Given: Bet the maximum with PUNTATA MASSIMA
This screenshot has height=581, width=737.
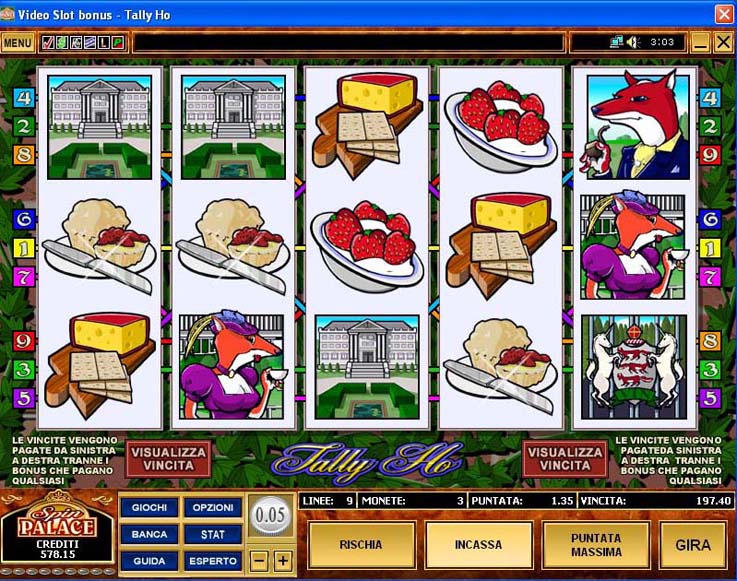Looking at the screenshot, I should [x=596, y=545].
